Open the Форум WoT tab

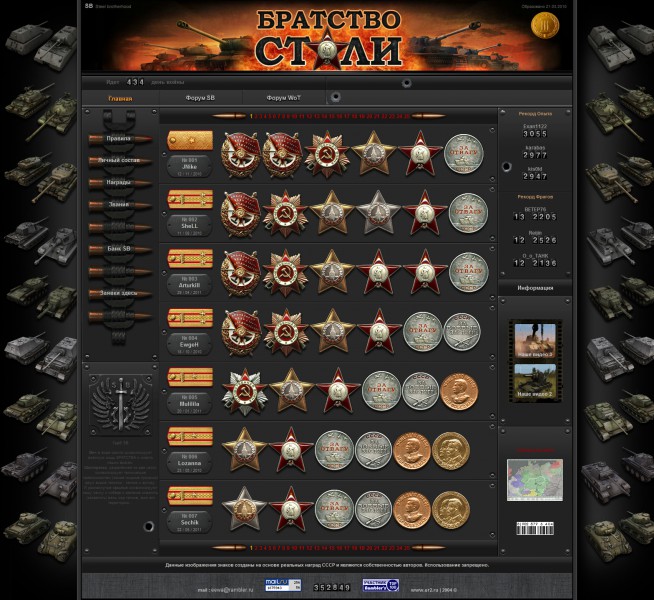point(284,98)
